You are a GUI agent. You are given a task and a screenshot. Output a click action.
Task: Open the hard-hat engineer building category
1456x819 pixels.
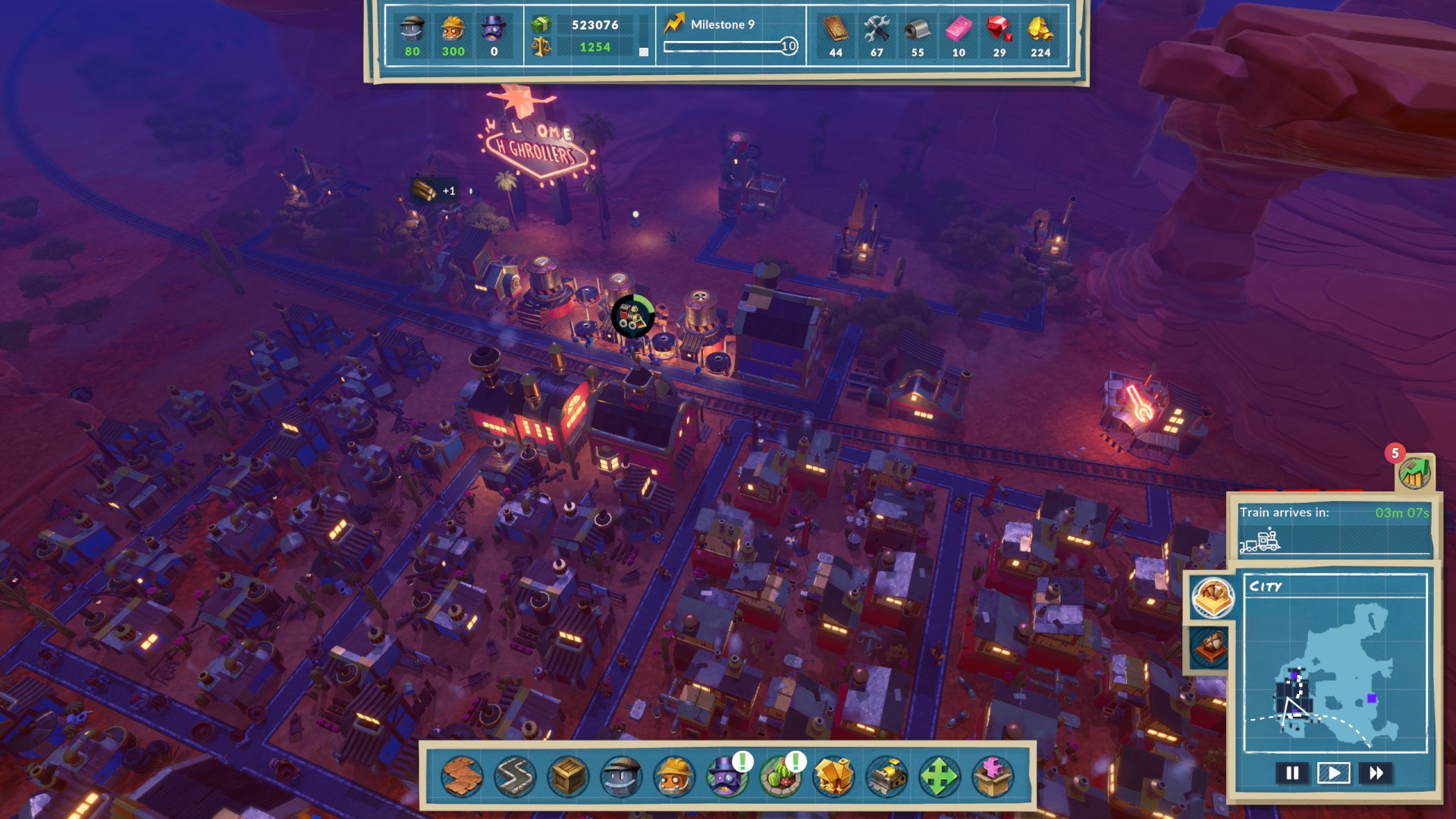tap(674, 776)
